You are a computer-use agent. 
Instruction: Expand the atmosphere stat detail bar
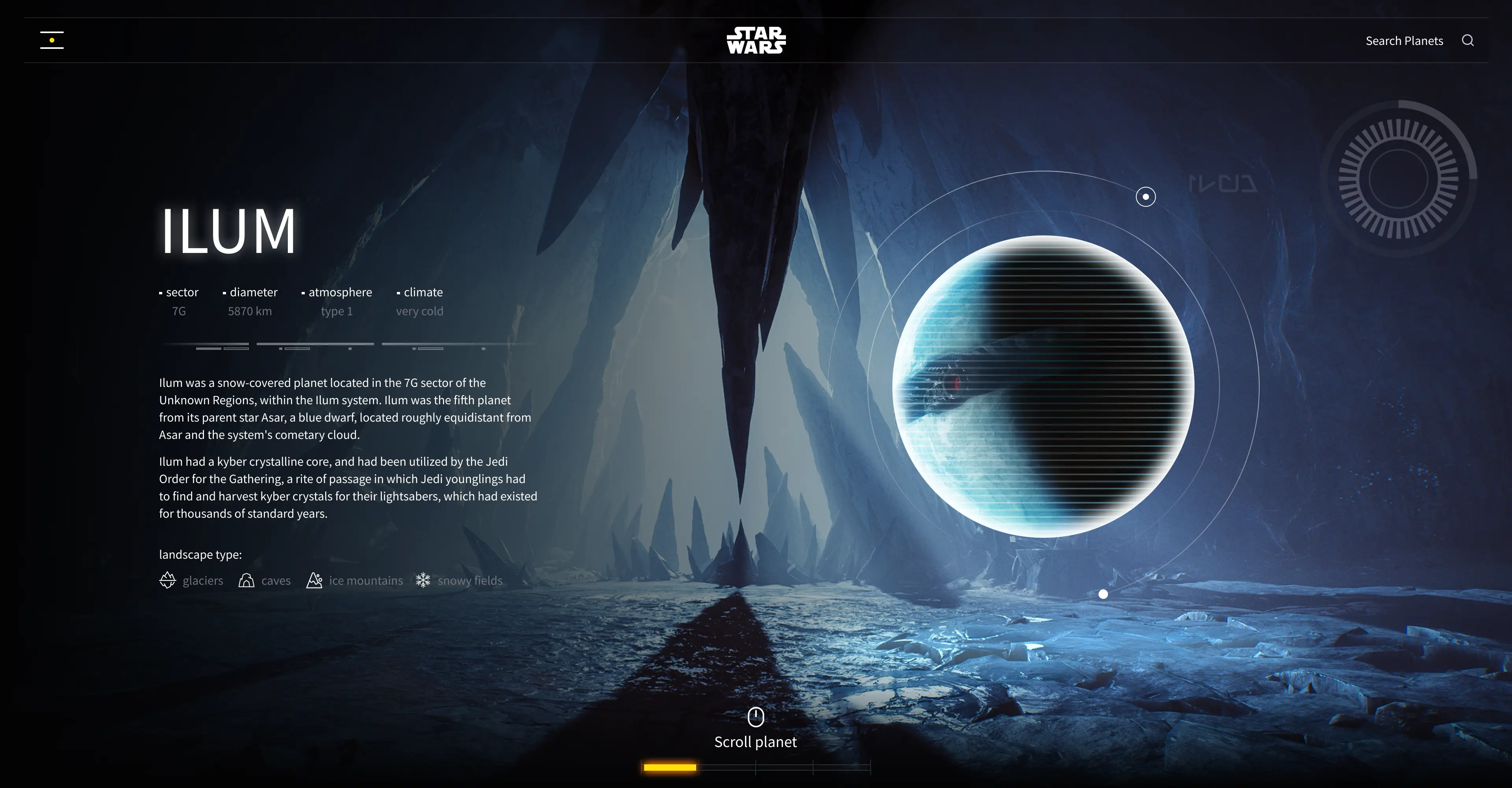pos(315,348)
